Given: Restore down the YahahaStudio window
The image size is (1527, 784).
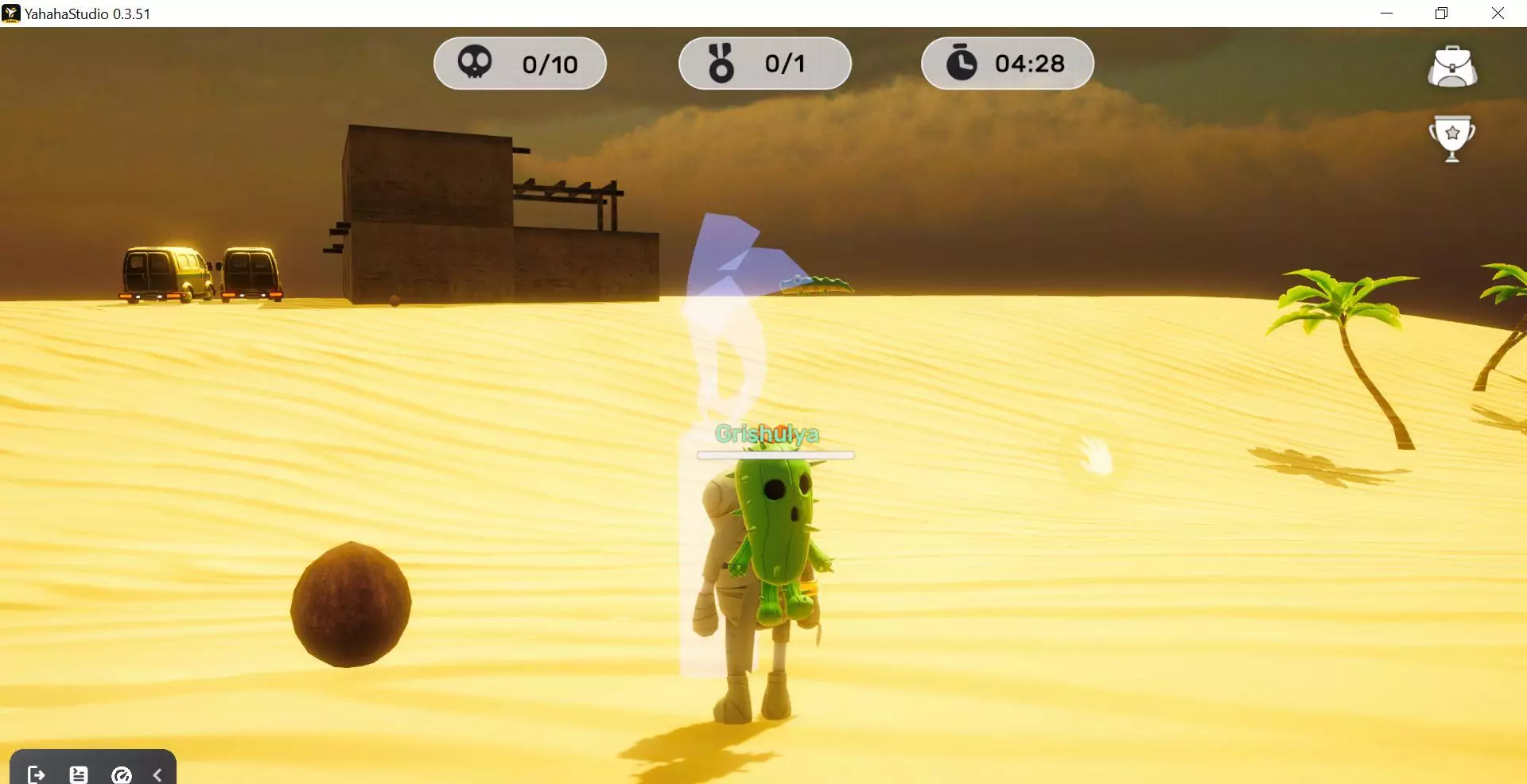Looking at the screenshot, I should [x=1440, y=13].
